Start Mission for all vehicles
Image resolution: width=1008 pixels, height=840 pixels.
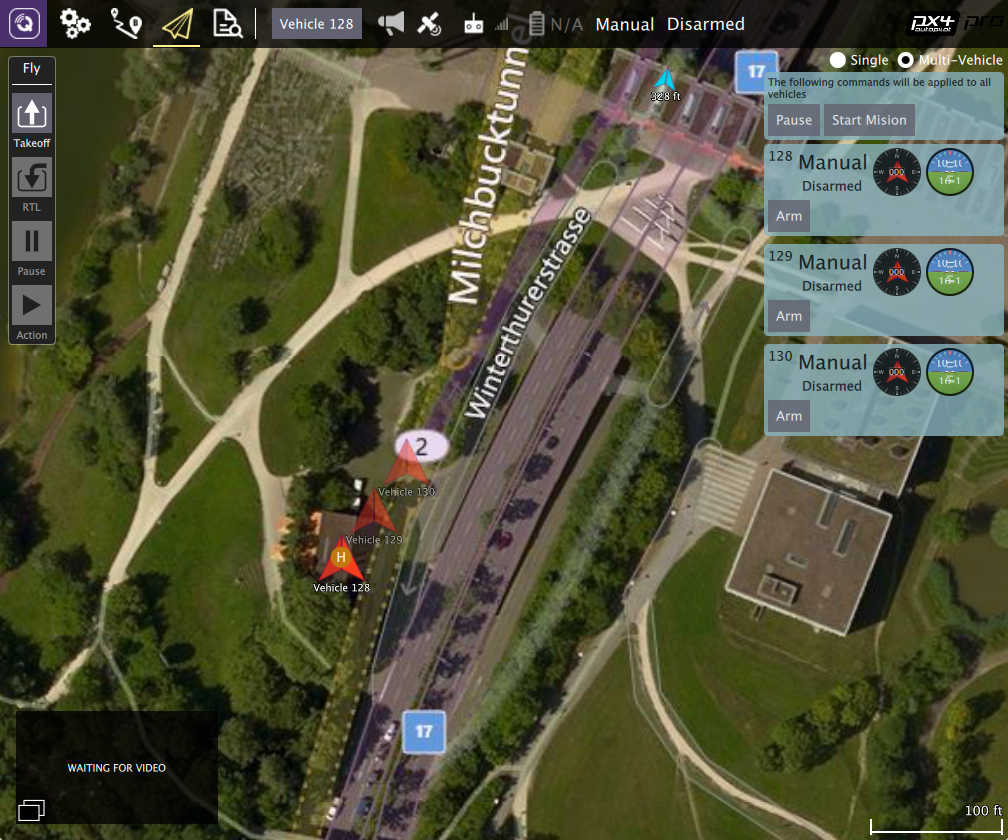point(869,120)
